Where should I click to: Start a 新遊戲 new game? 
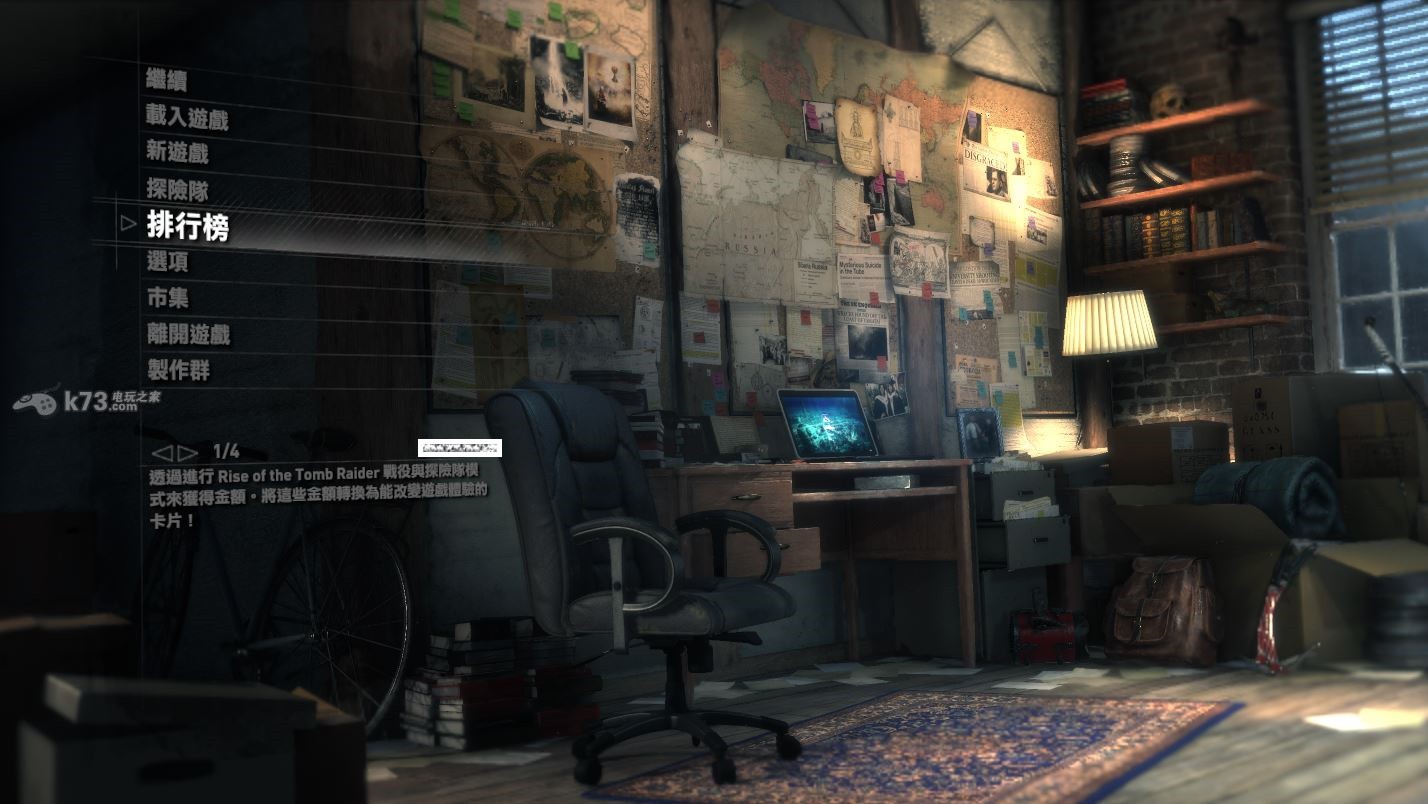coord(177,153)
